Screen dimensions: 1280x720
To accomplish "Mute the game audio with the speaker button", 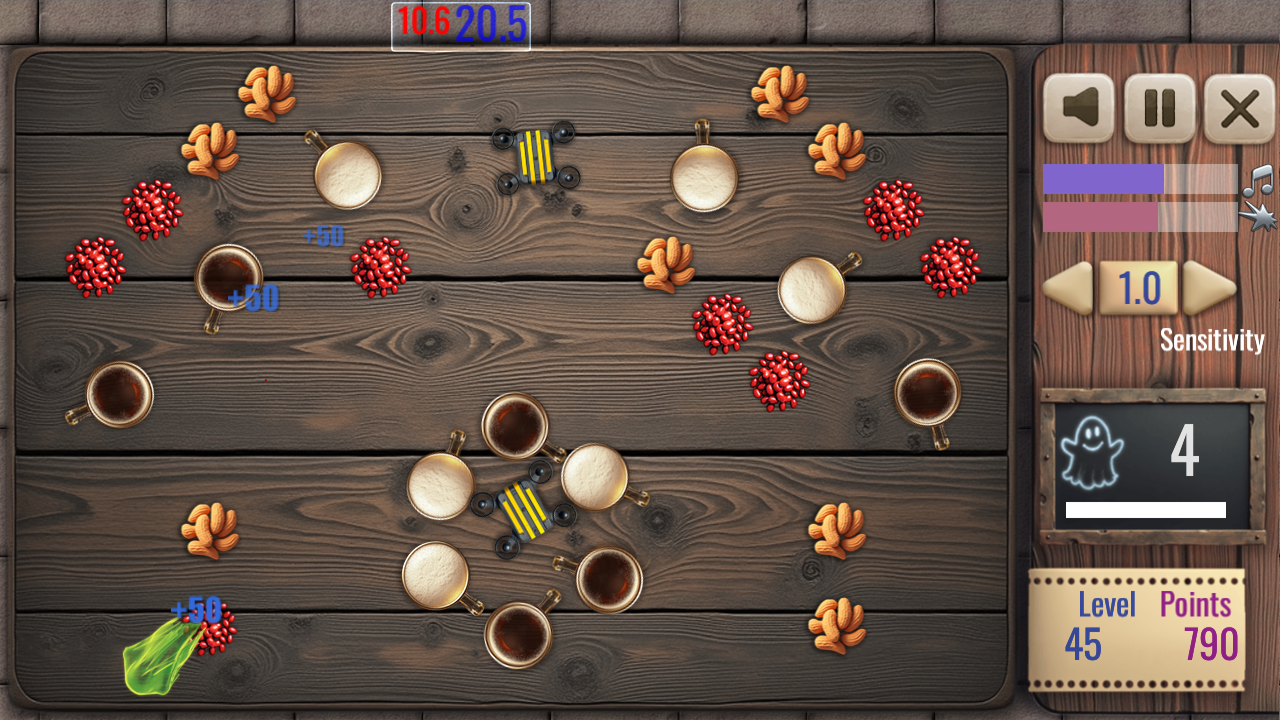I will (x=1078, y=109).
